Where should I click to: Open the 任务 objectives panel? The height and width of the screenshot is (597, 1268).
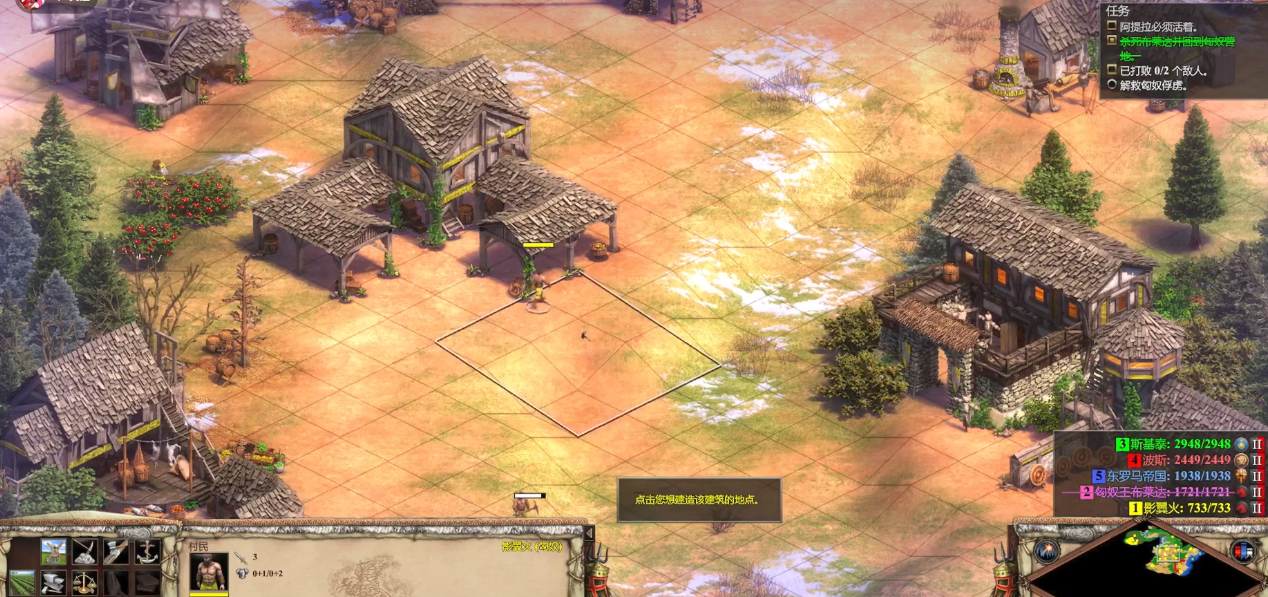(1117, 12)
